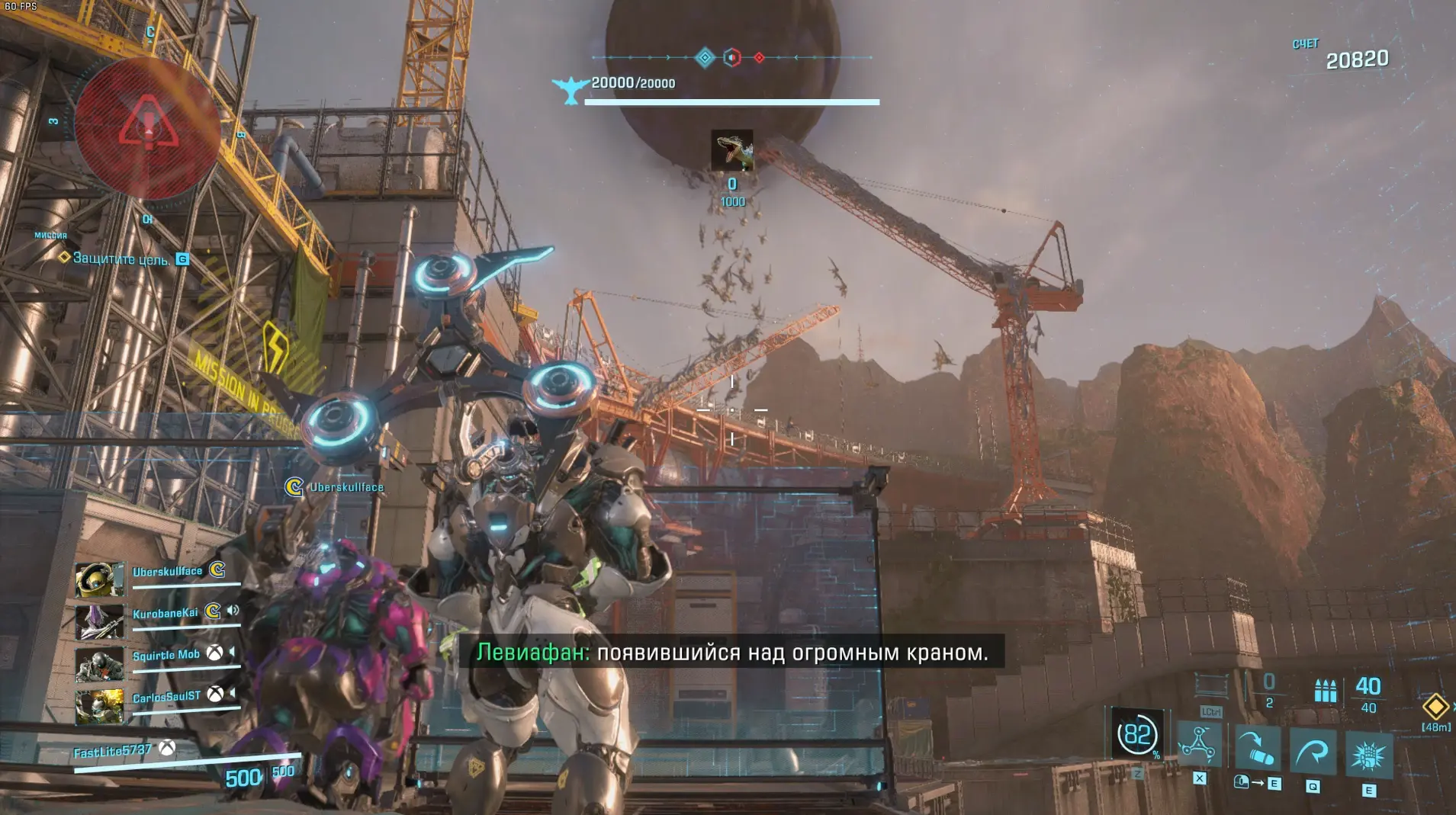Select Uberskullface's teammate portrait

pyautogui.click(x=100, y=579)
